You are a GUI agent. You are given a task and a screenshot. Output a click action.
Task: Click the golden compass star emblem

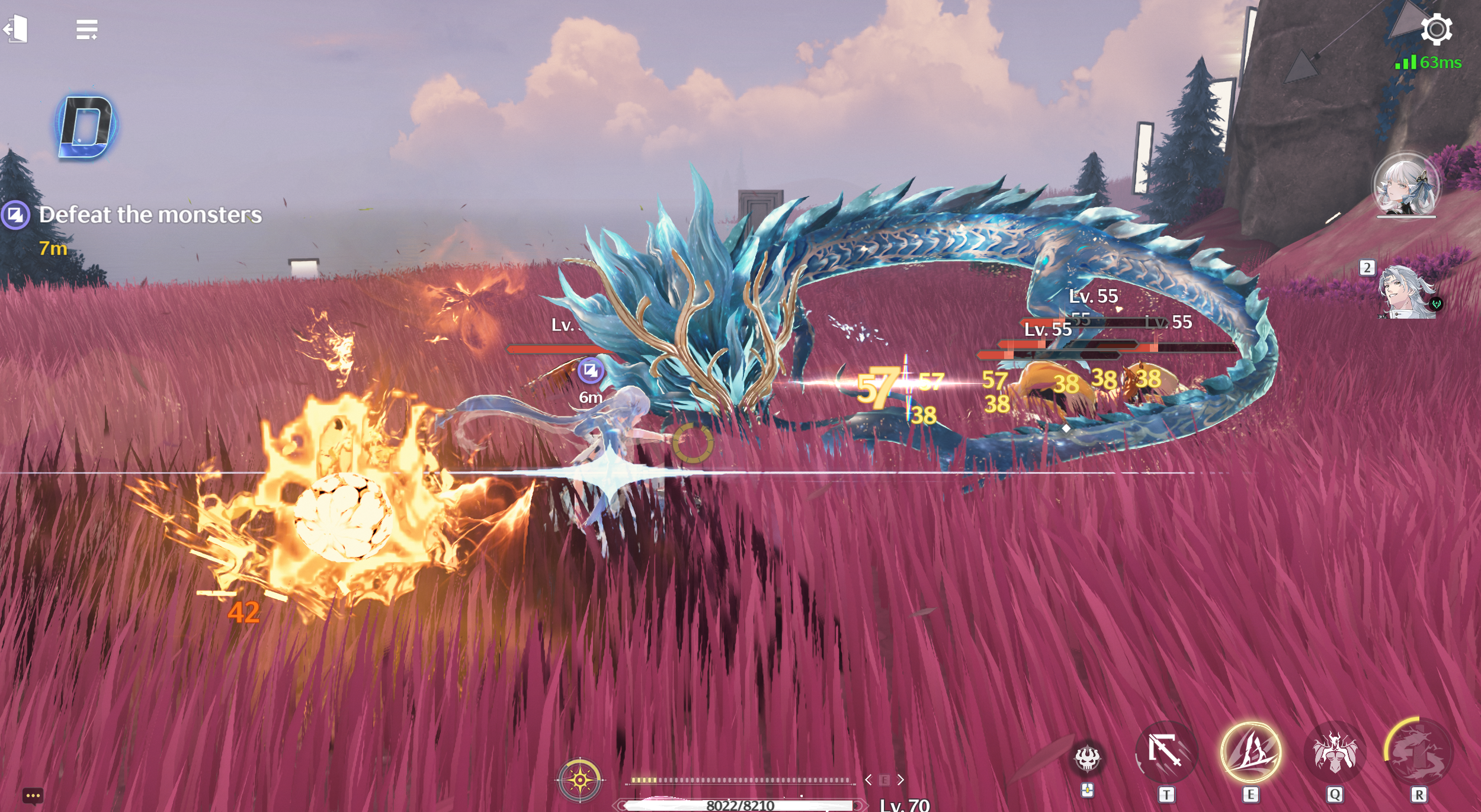click(580, 780)
